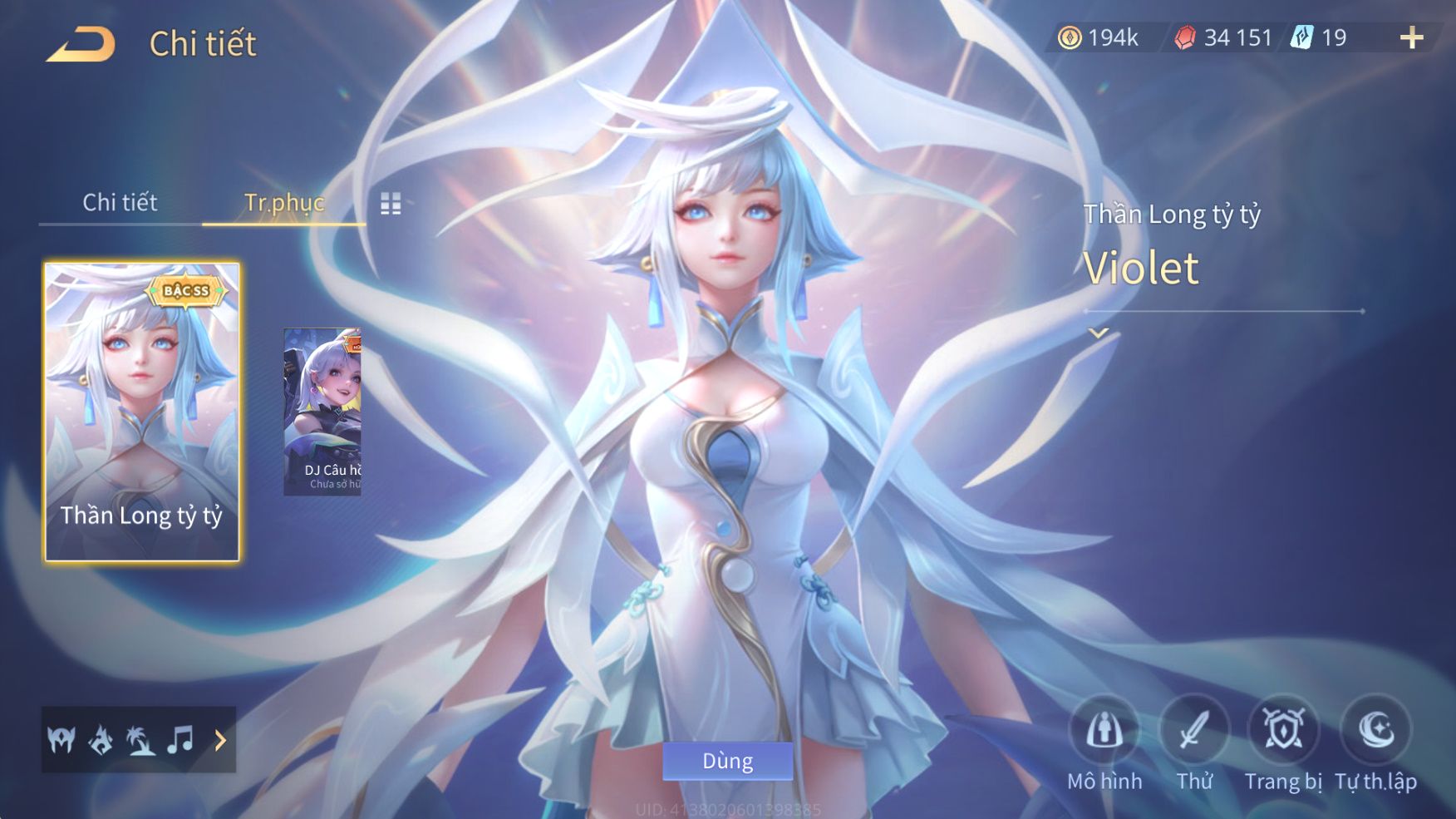1456x819 pixels.
Task: Select the Thần Long tỷ tỷ skin card
Action: pyautogui.click(x=141, y=412)
